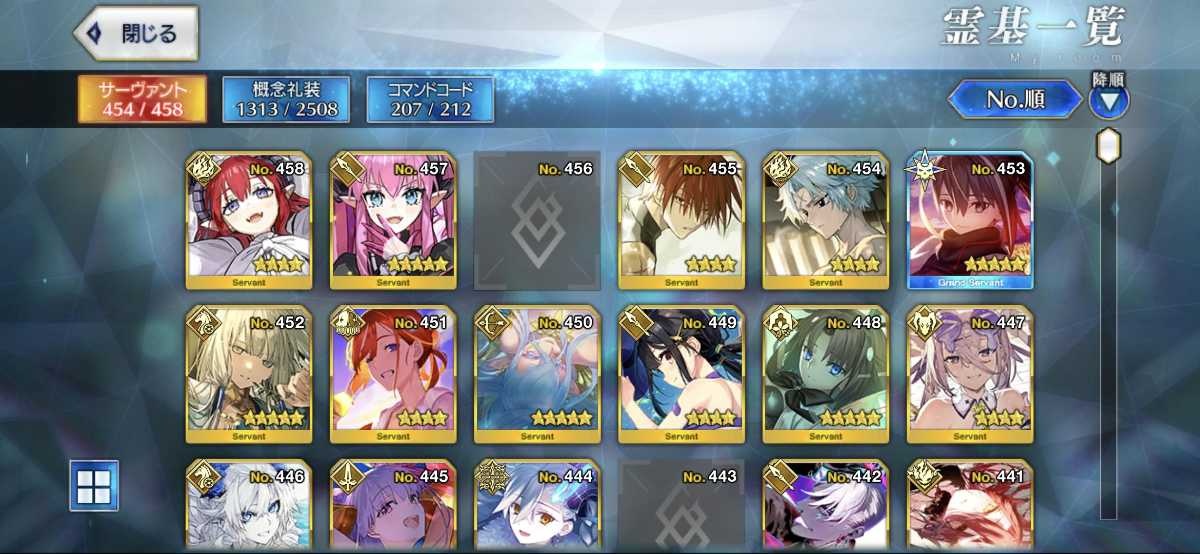Change grid layout with the four-square button
This screenshot has width=1200, height=554.
(x=94, y=485)
